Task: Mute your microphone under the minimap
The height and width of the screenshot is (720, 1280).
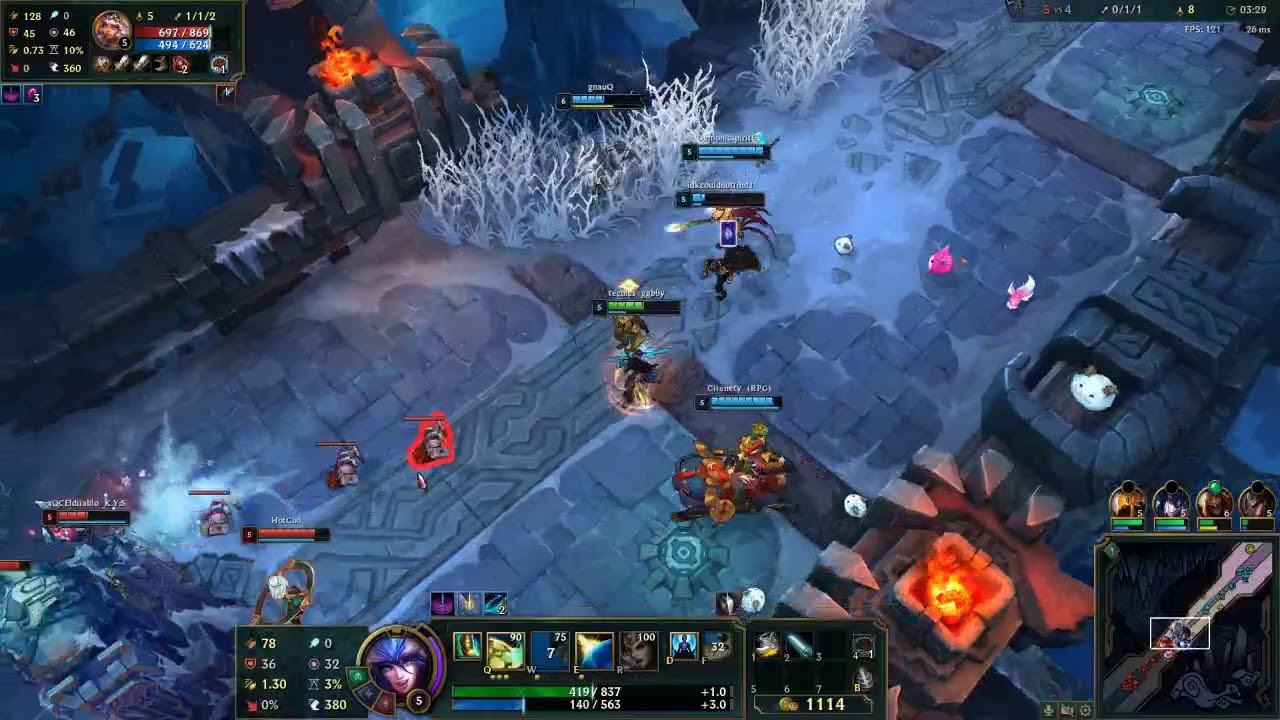Action: pyautogui.click(x=1048, y=710)
